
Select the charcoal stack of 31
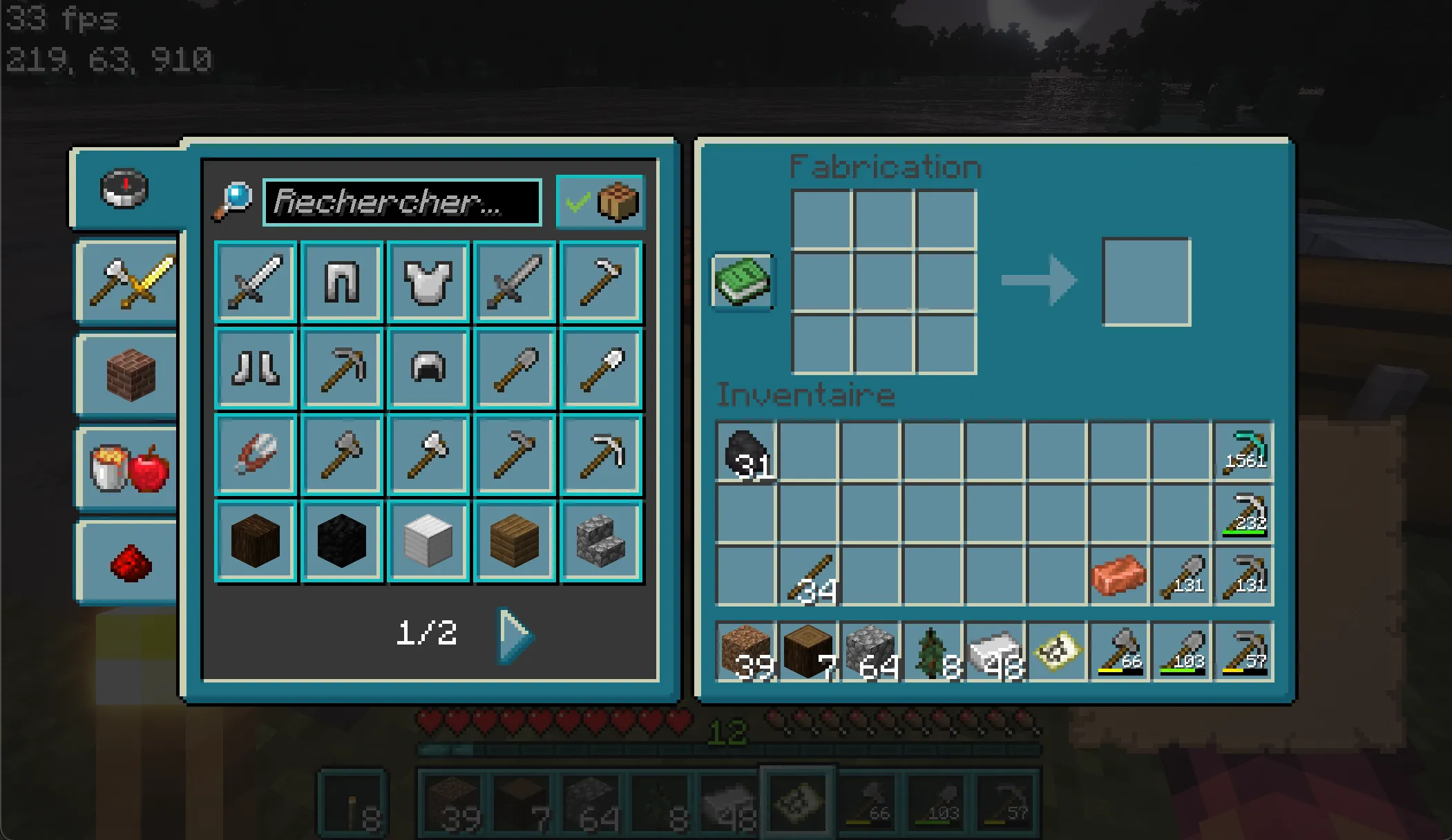[747, 454]
